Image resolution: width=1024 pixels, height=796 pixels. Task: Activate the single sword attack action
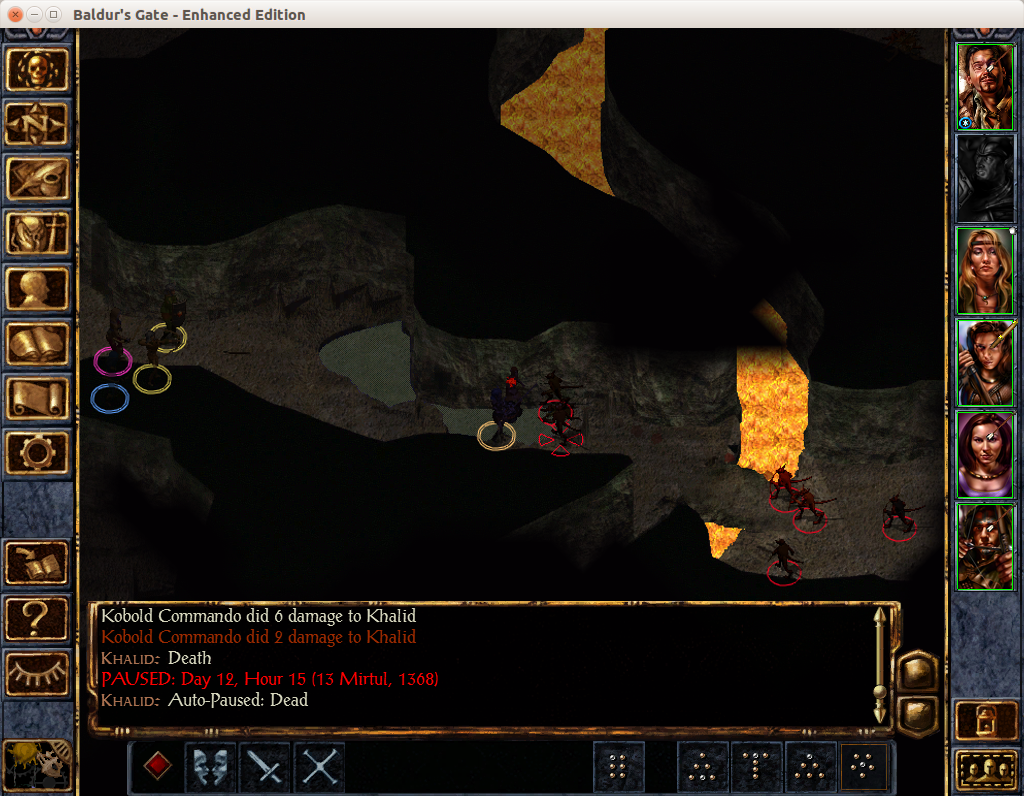[x=265, y=767]
